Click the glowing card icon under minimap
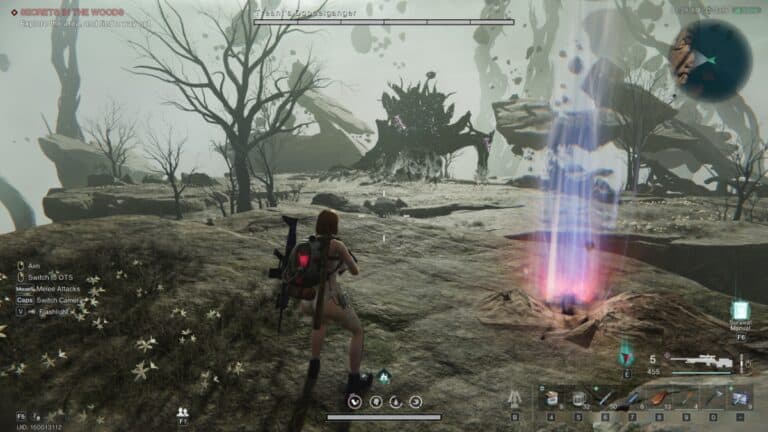Screen dimensions: 768x432 click(740, 311)
